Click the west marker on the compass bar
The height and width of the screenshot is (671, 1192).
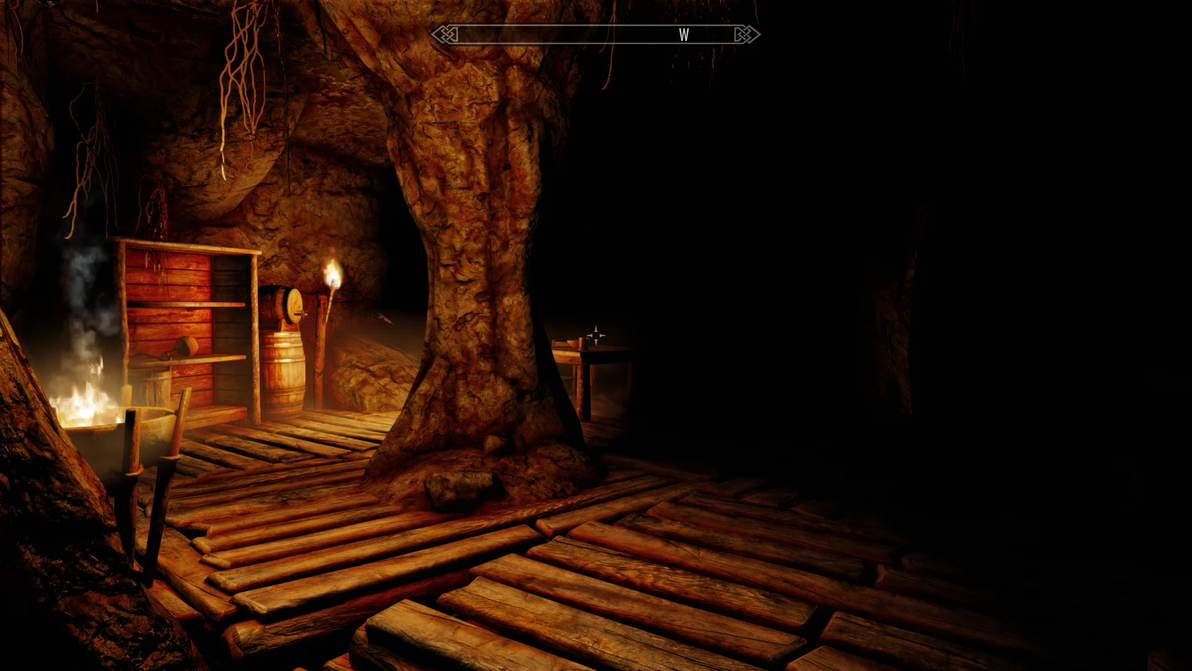(684, 35)
